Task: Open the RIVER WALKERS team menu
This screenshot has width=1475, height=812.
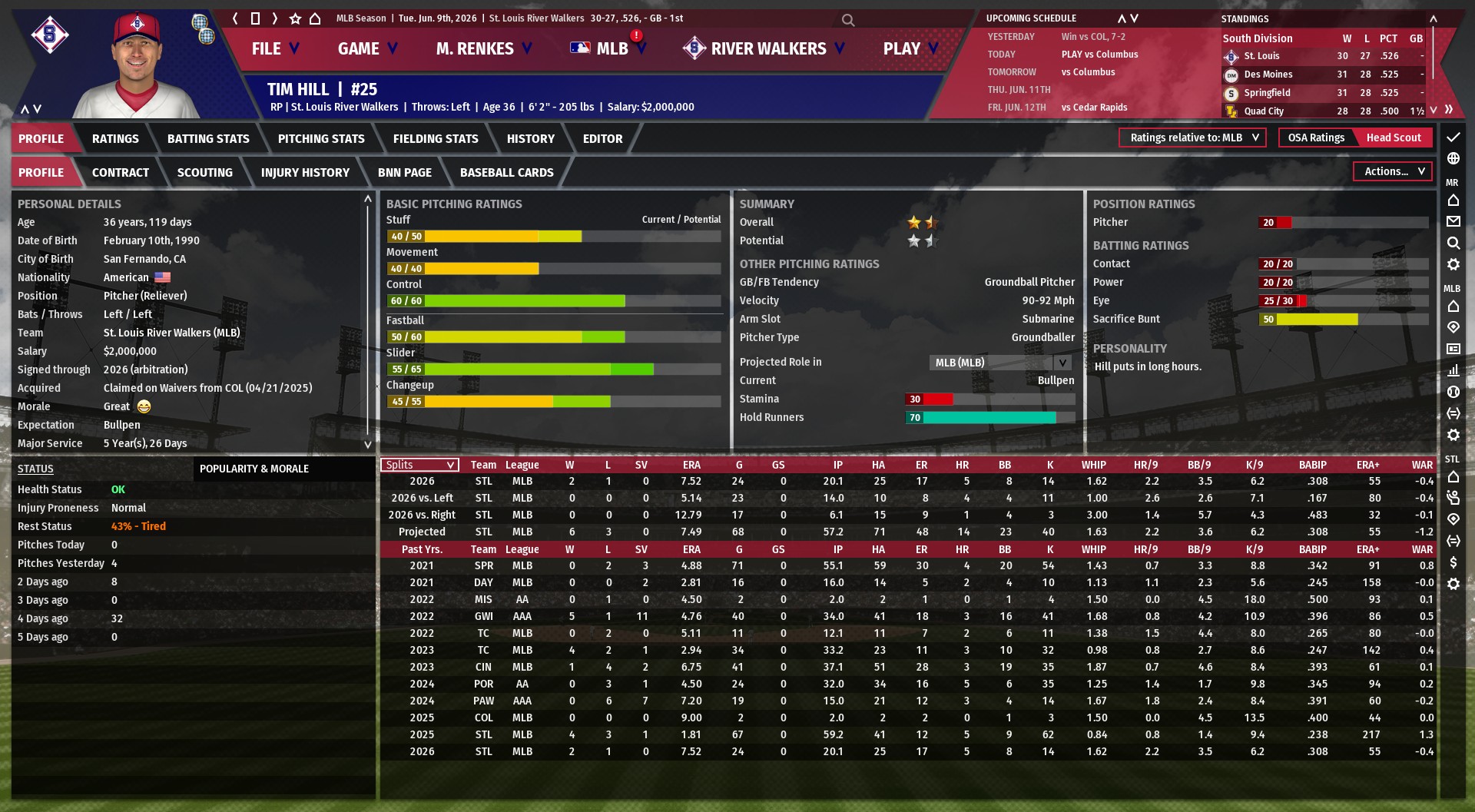Action: (767, 49)
